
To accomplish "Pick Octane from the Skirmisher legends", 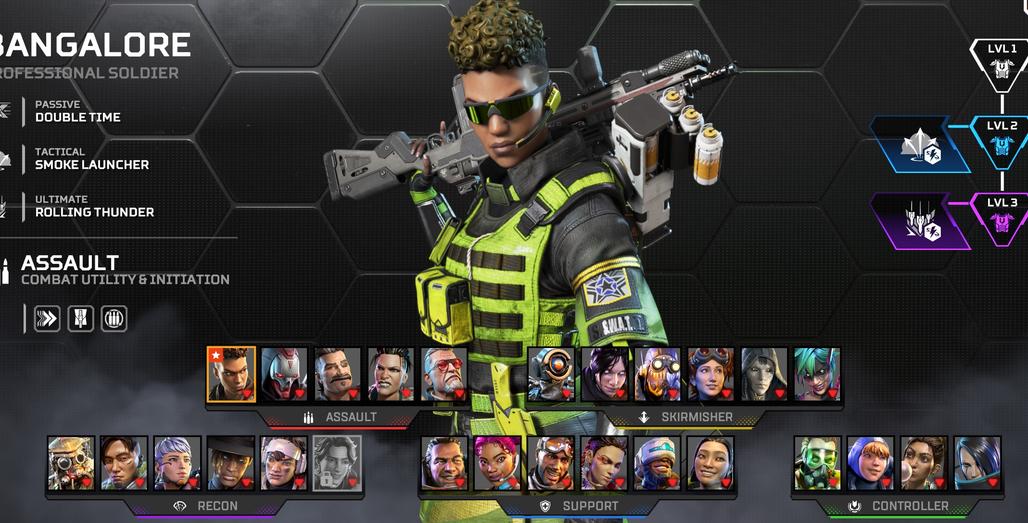I will pos(658,375).
